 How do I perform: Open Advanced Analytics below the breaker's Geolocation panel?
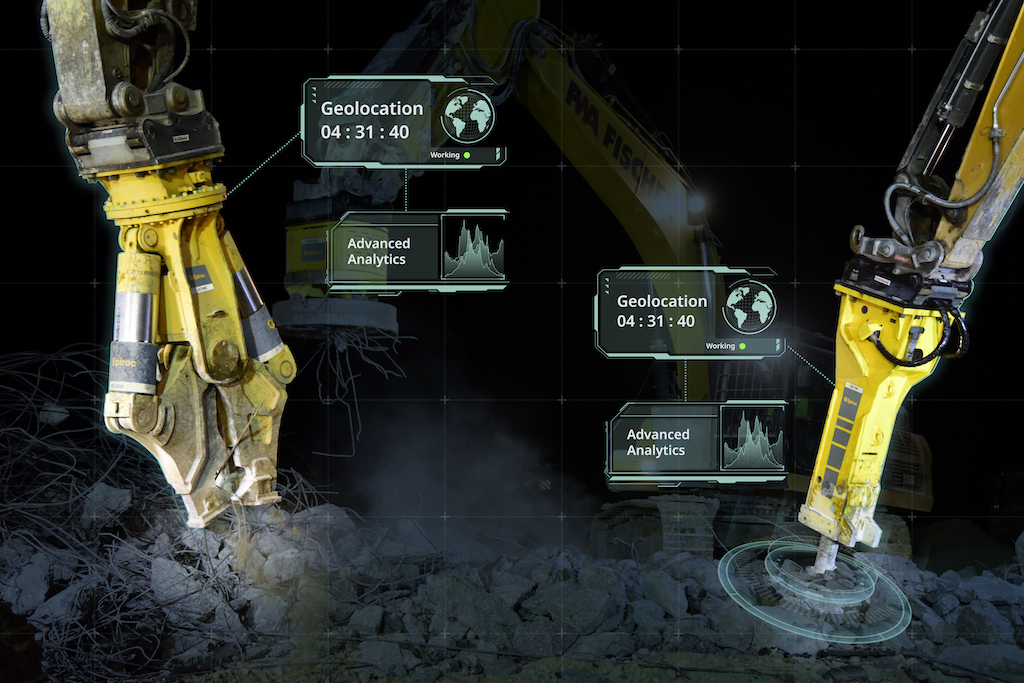(x=658, y=442)
